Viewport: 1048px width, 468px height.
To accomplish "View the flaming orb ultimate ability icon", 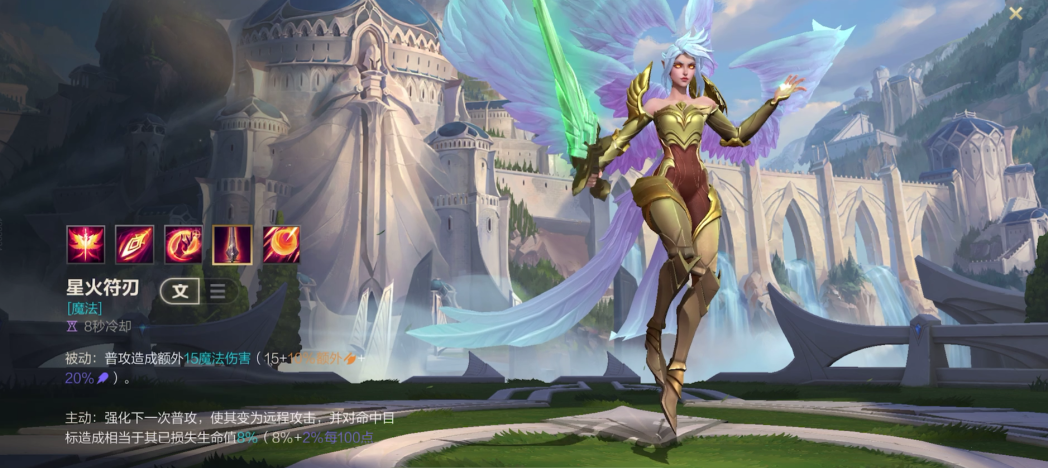I will (x=281, y=245).
